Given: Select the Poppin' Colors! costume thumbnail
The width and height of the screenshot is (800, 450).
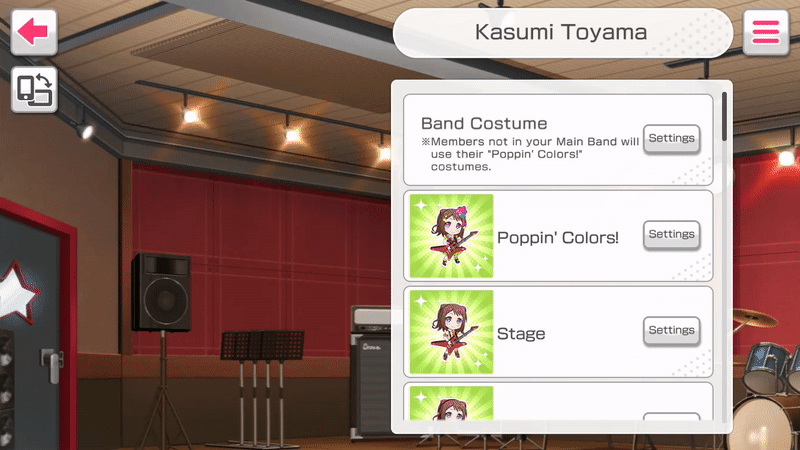Looking at the screenshot, I should [451, 237].
